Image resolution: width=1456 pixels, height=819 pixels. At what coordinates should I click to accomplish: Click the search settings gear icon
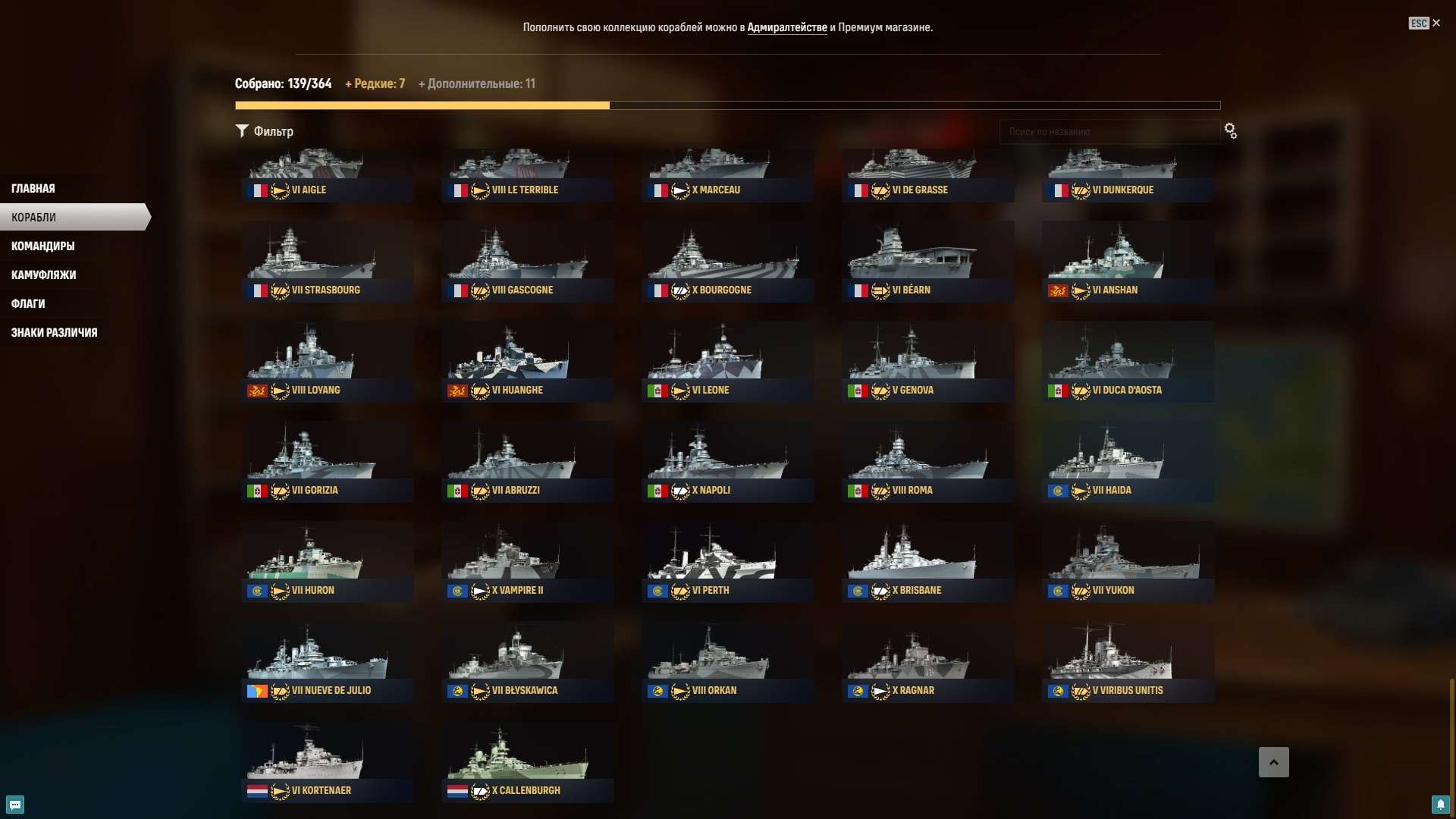point(1230,130)
